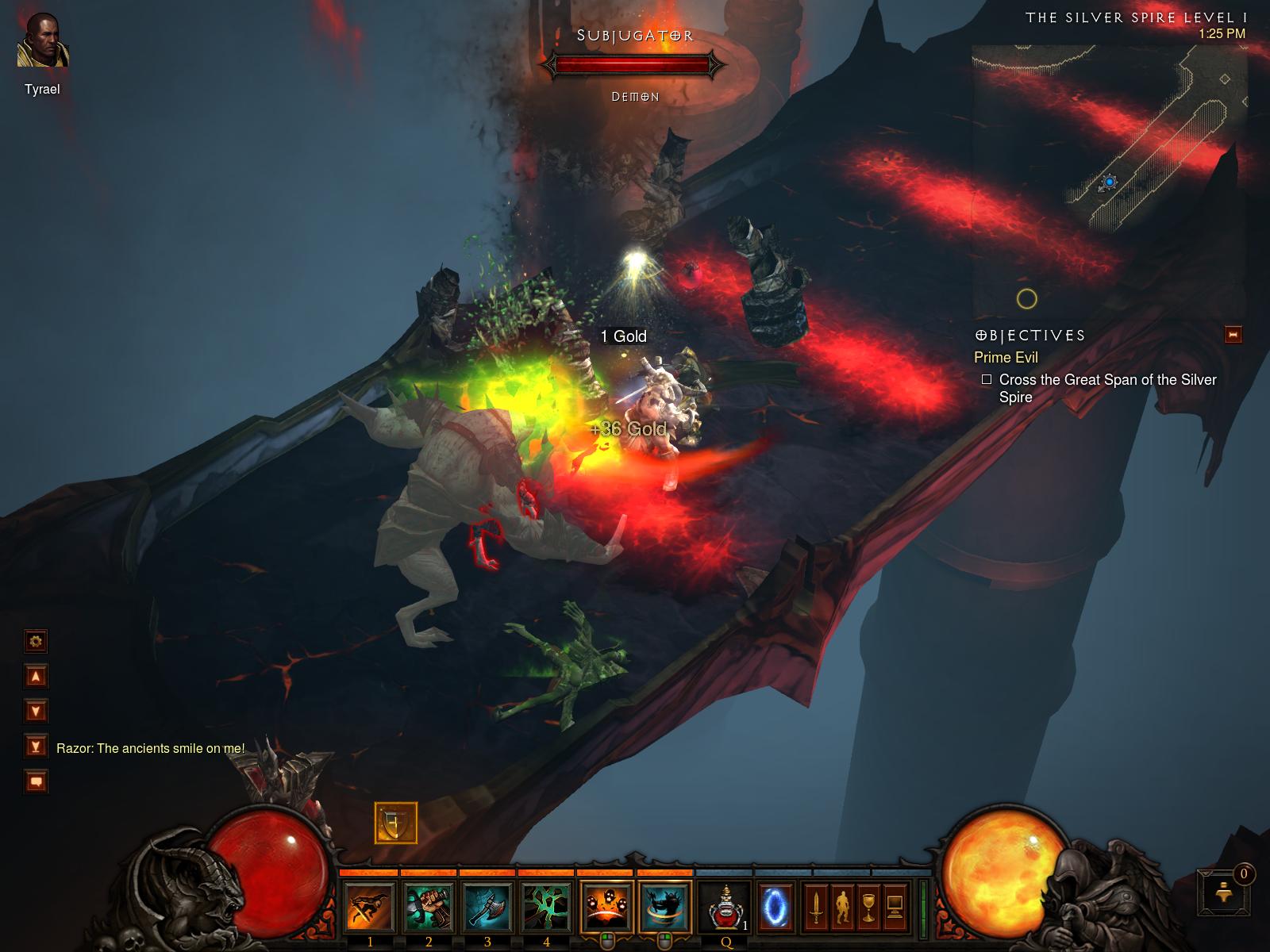Open the skills menu with the sword icon
The image size is (1270, 952).
tap(815, 906)
